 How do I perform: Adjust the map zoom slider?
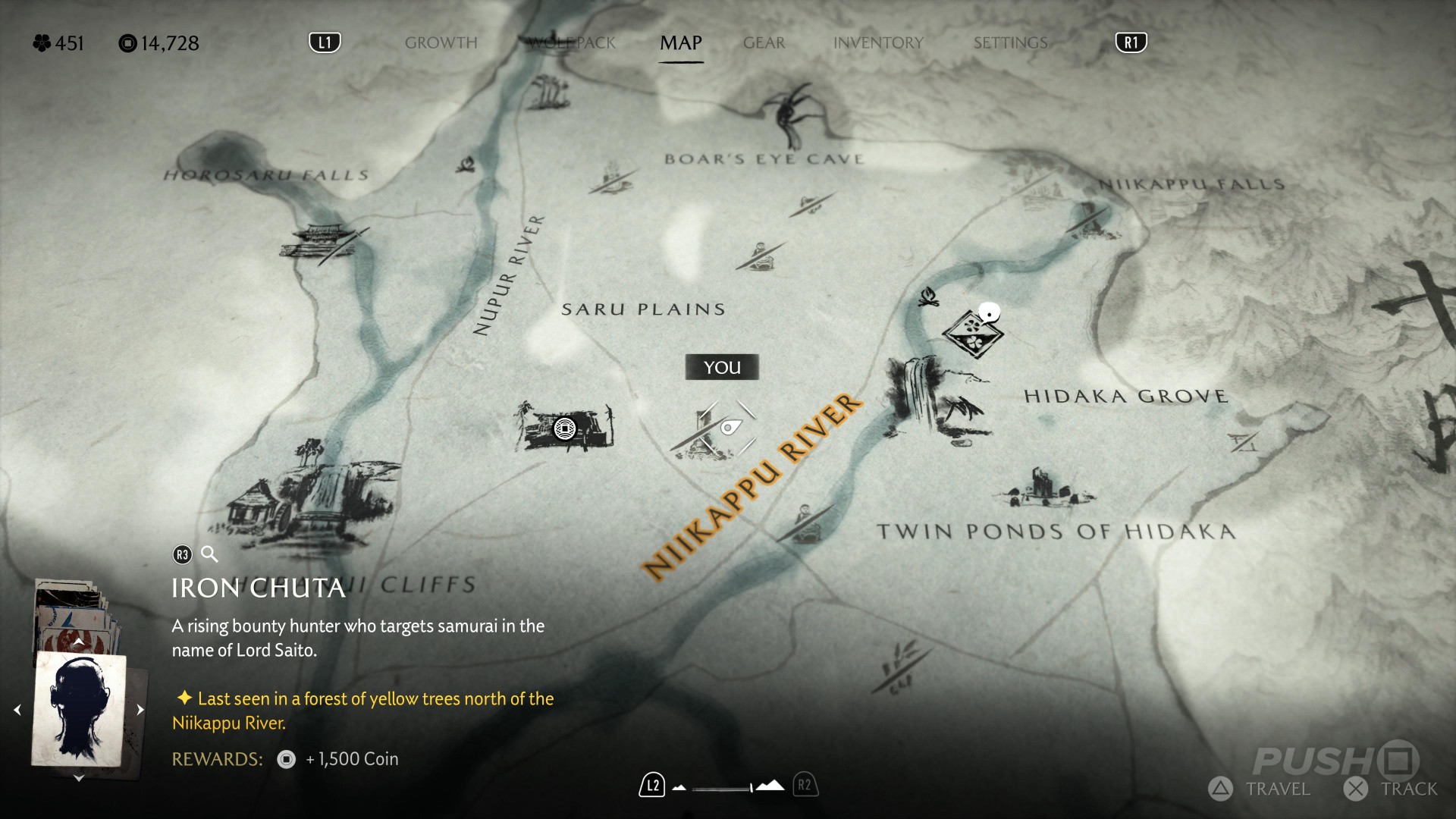coord(724,788)
